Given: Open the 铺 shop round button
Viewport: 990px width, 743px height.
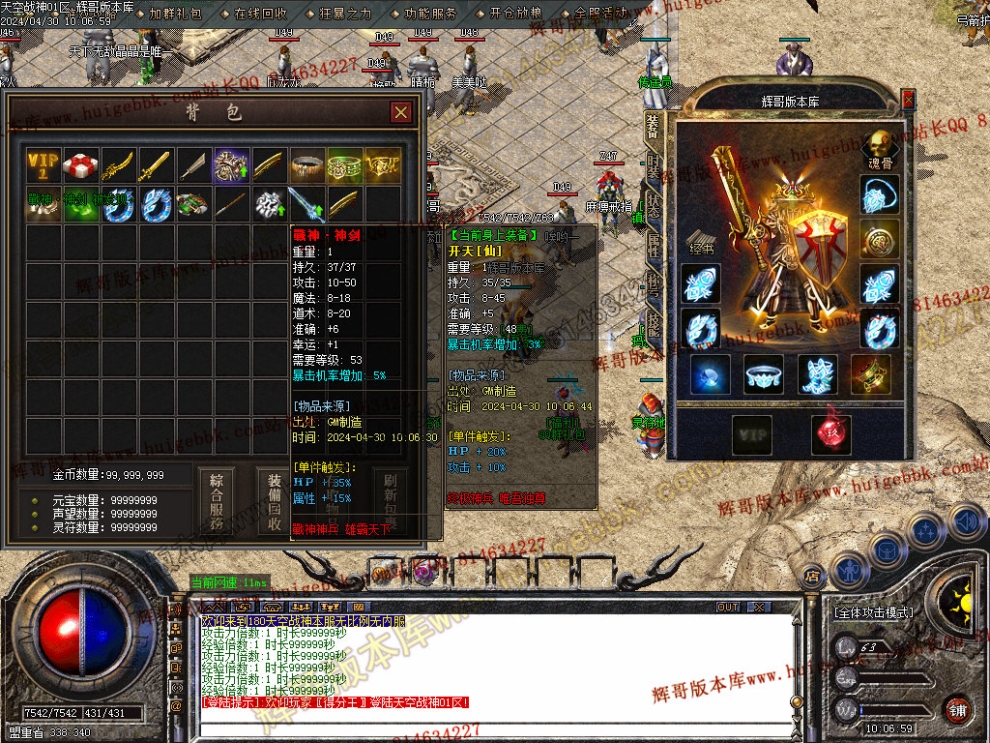Looking at the screenshot, I should [958, 710].
